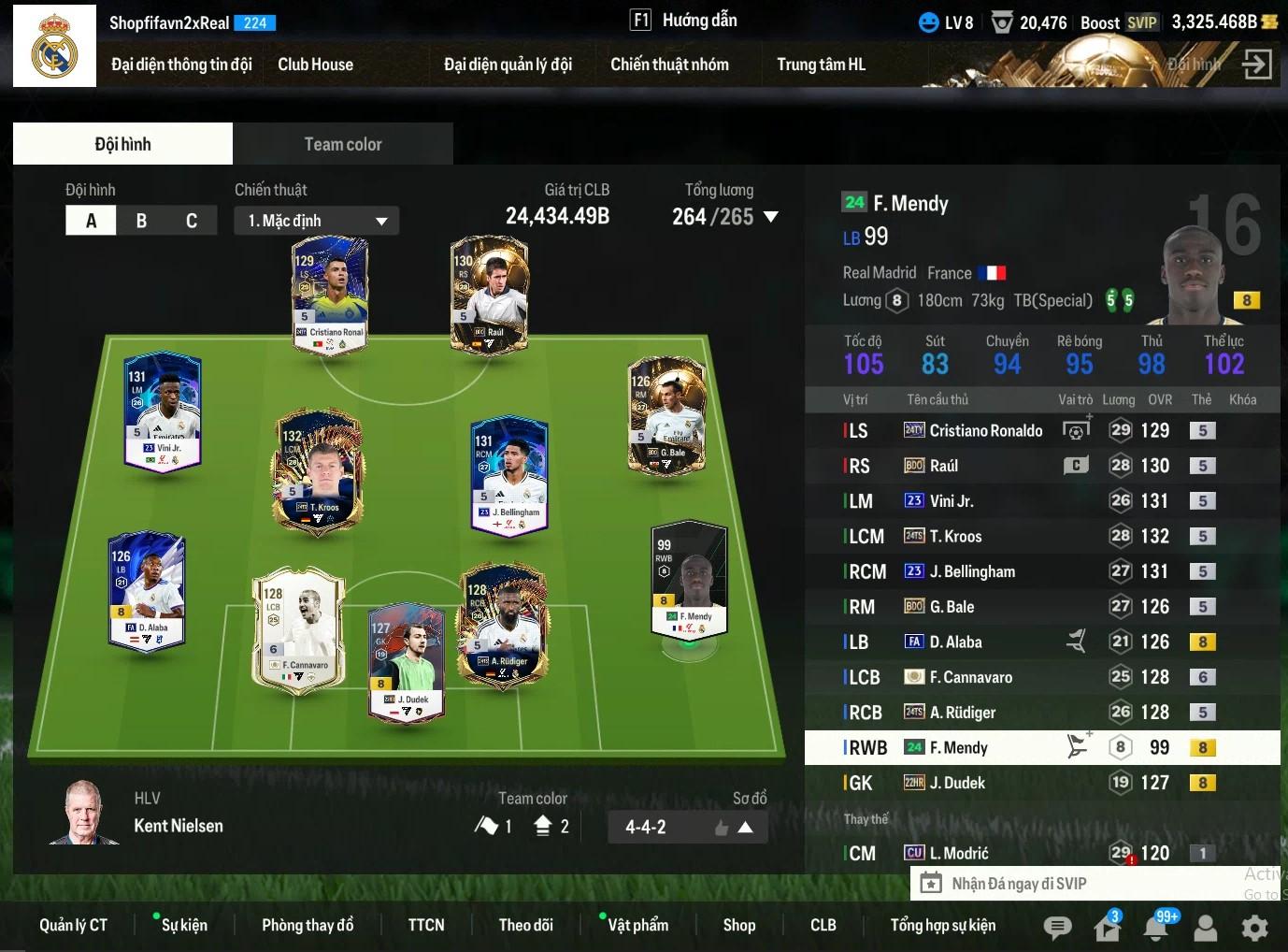1288x952 pixels.
Task: Open the Club House menu
Action: [x=315, y=65]
